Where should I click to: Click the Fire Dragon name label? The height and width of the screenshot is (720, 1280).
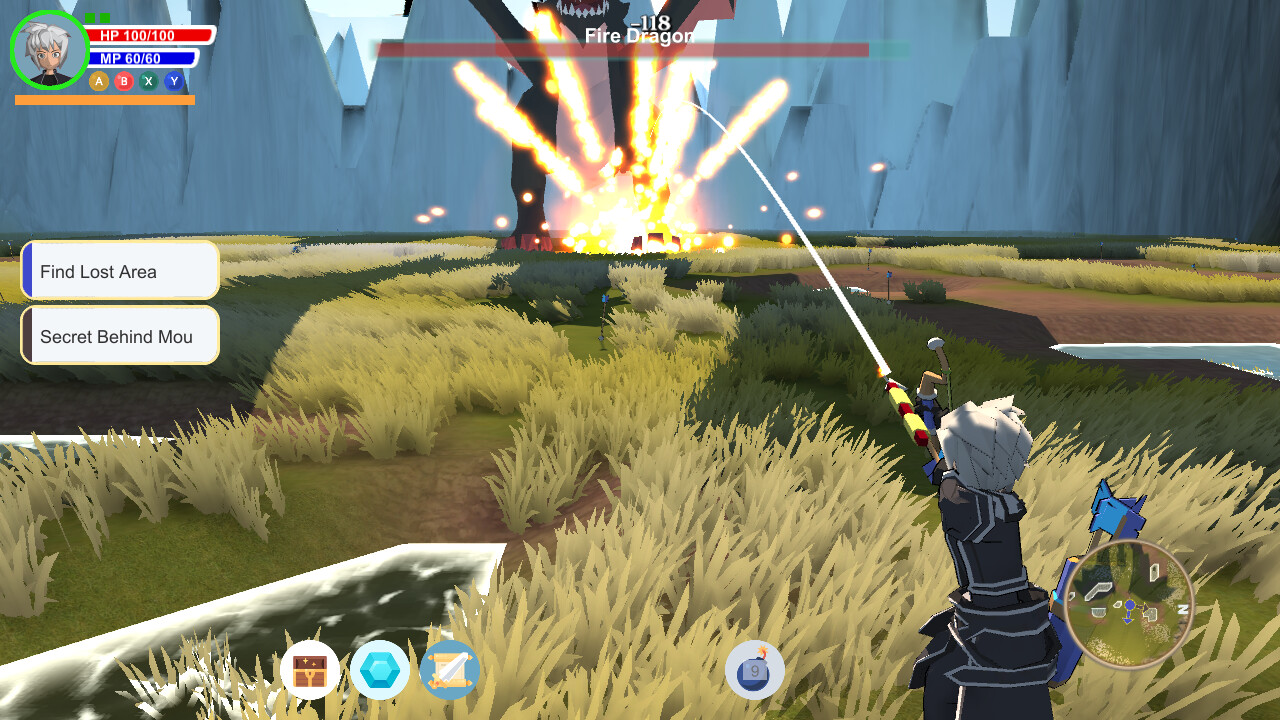[641, 33]
